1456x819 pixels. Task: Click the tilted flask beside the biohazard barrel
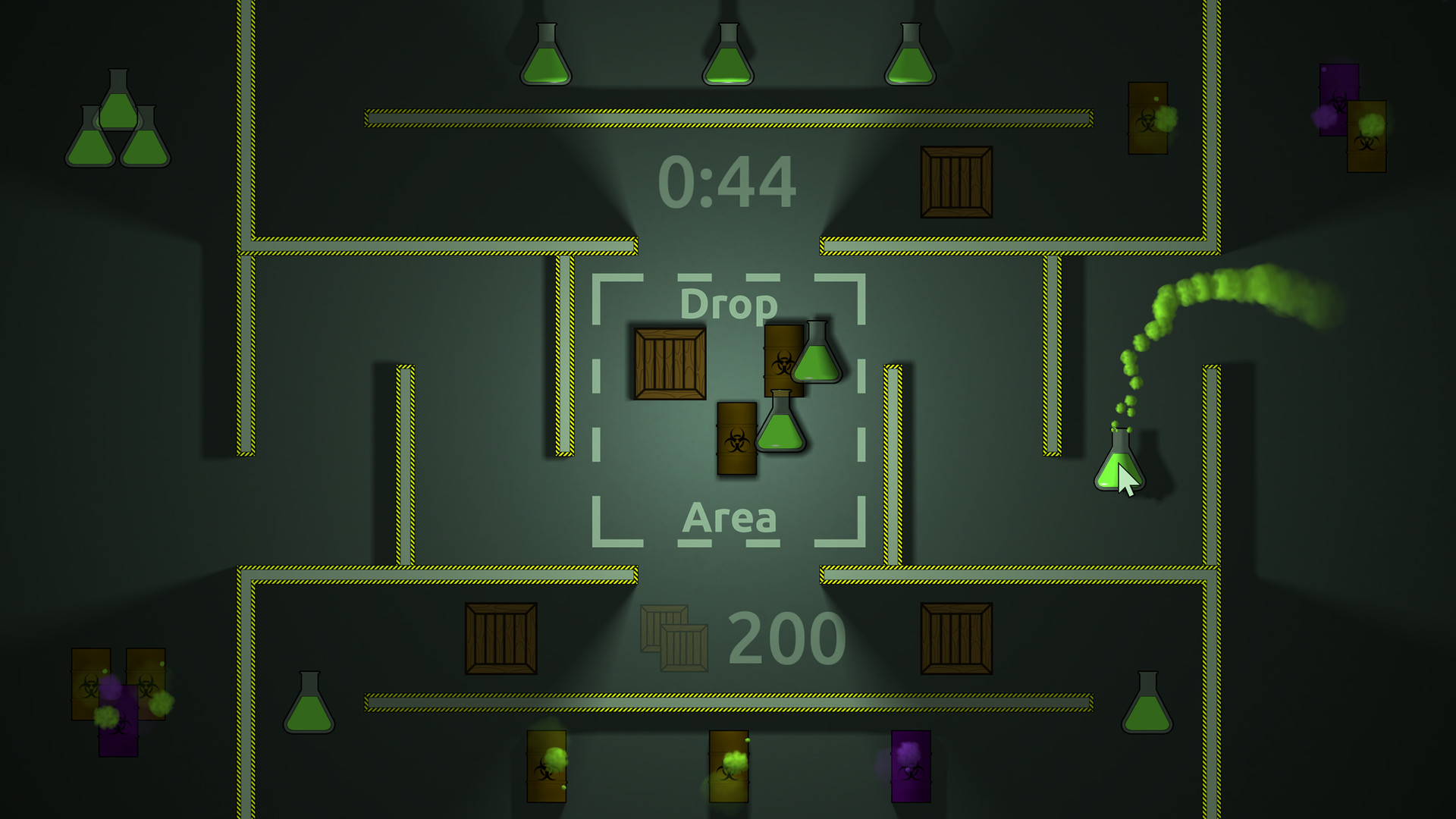coord(817,362)
